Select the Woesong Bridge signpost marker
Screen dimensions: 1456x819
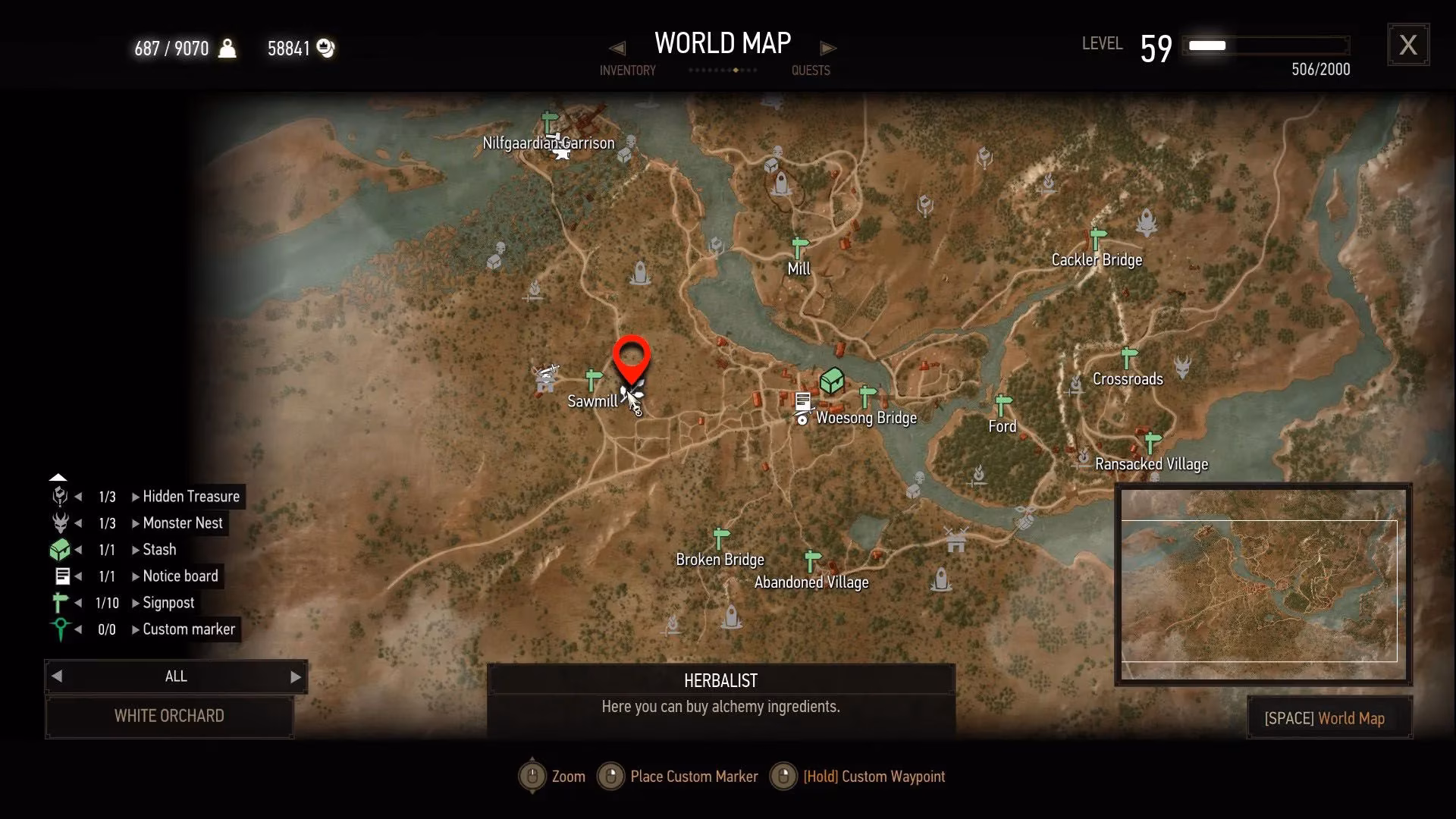pos(868,396)
